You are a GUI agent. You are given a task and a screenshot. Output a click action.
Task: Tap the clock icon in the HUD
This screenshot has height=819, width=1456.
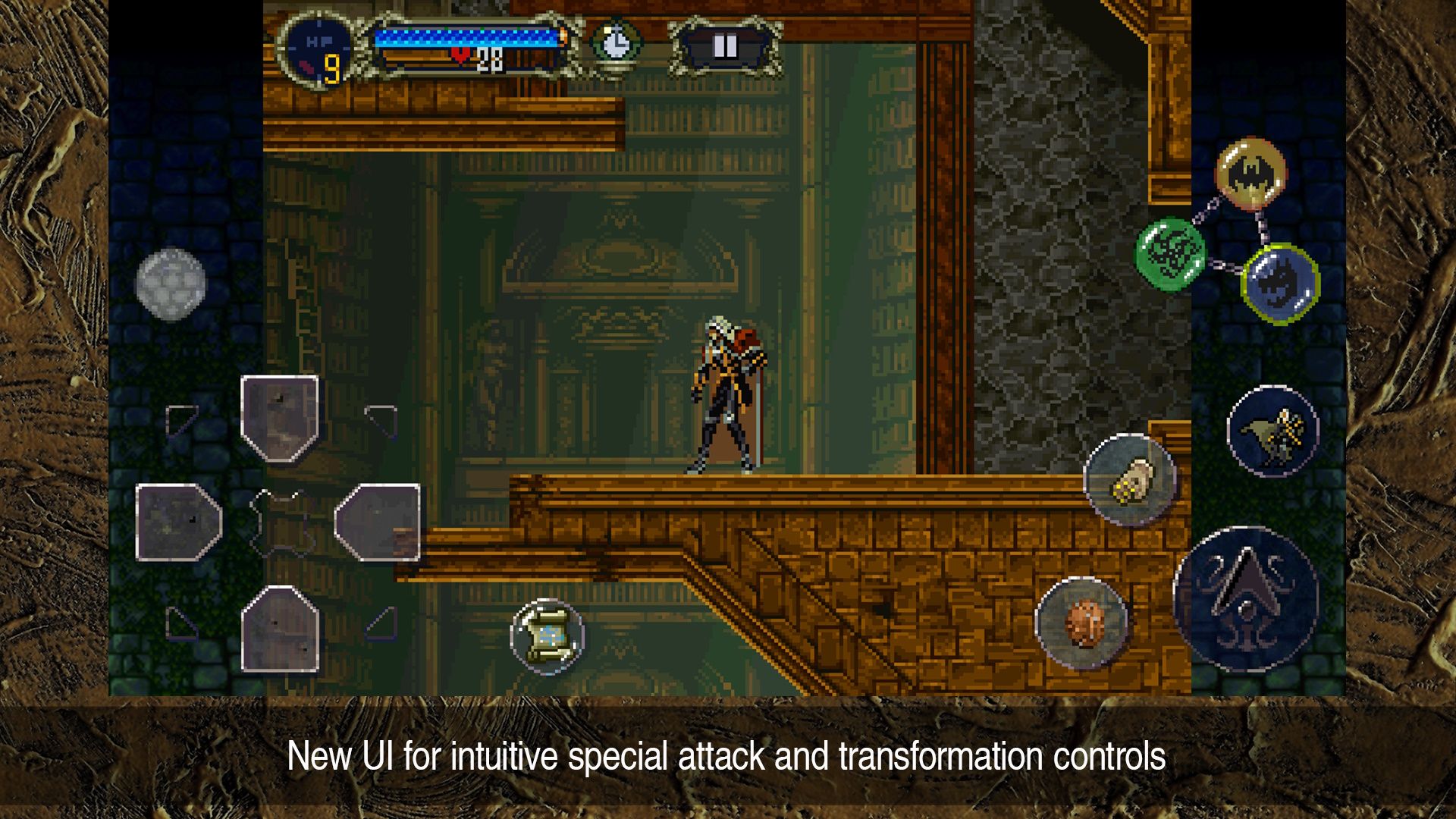(616, 42)
